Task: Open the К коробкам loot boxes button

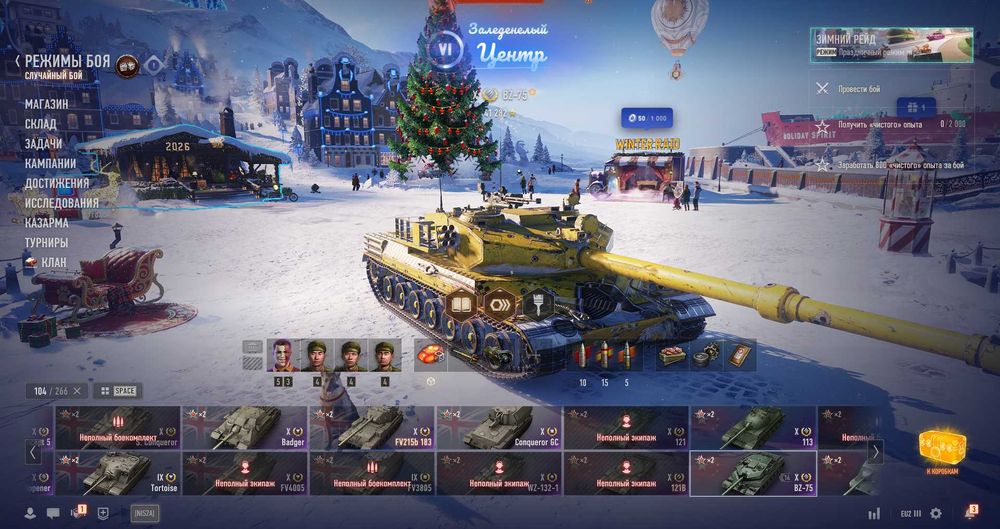Action: (x=940, y=452)
